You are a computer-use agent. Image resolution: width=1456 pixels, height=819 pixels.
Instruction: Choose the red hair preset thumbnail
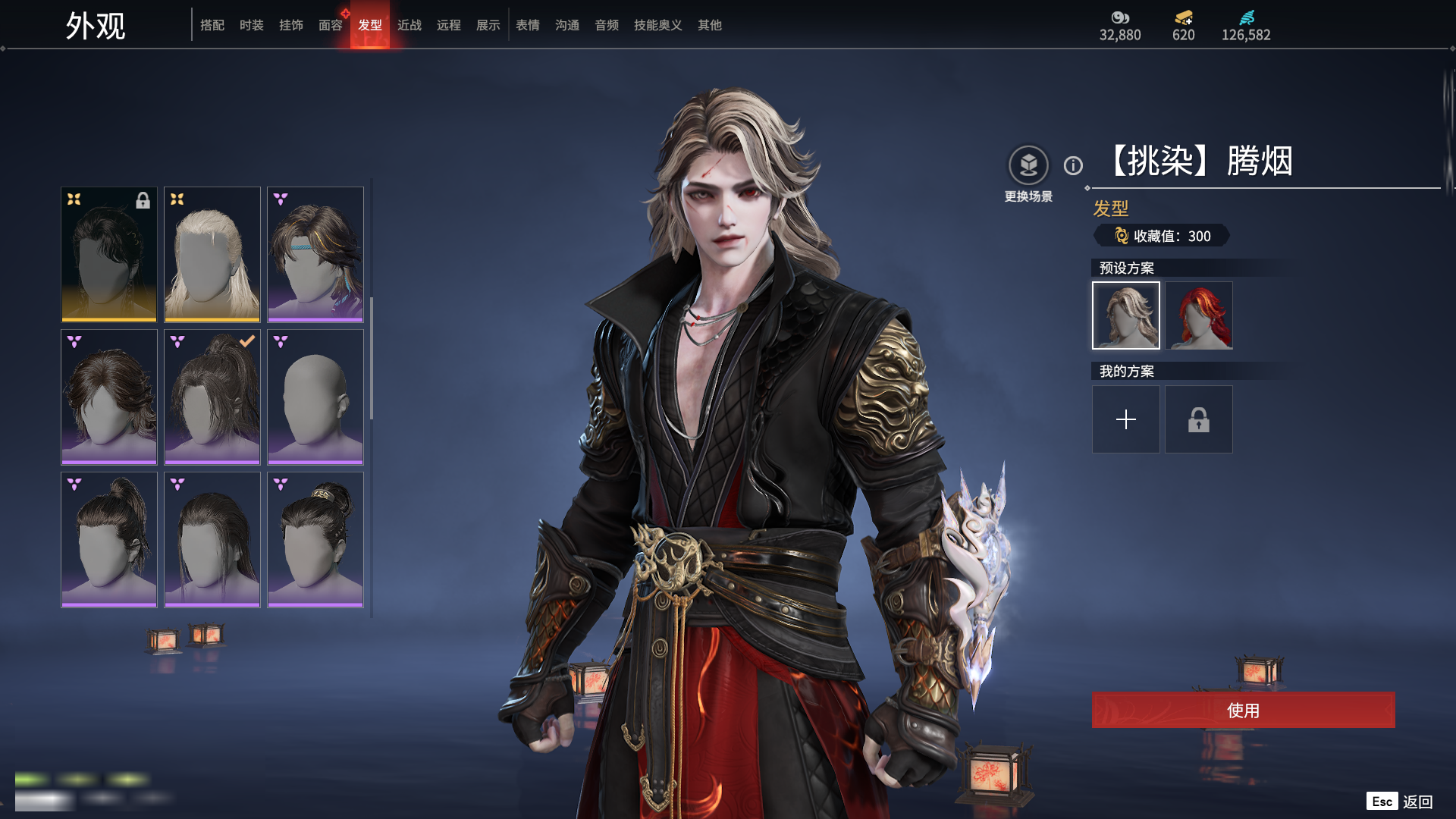tap(1199, 315)
